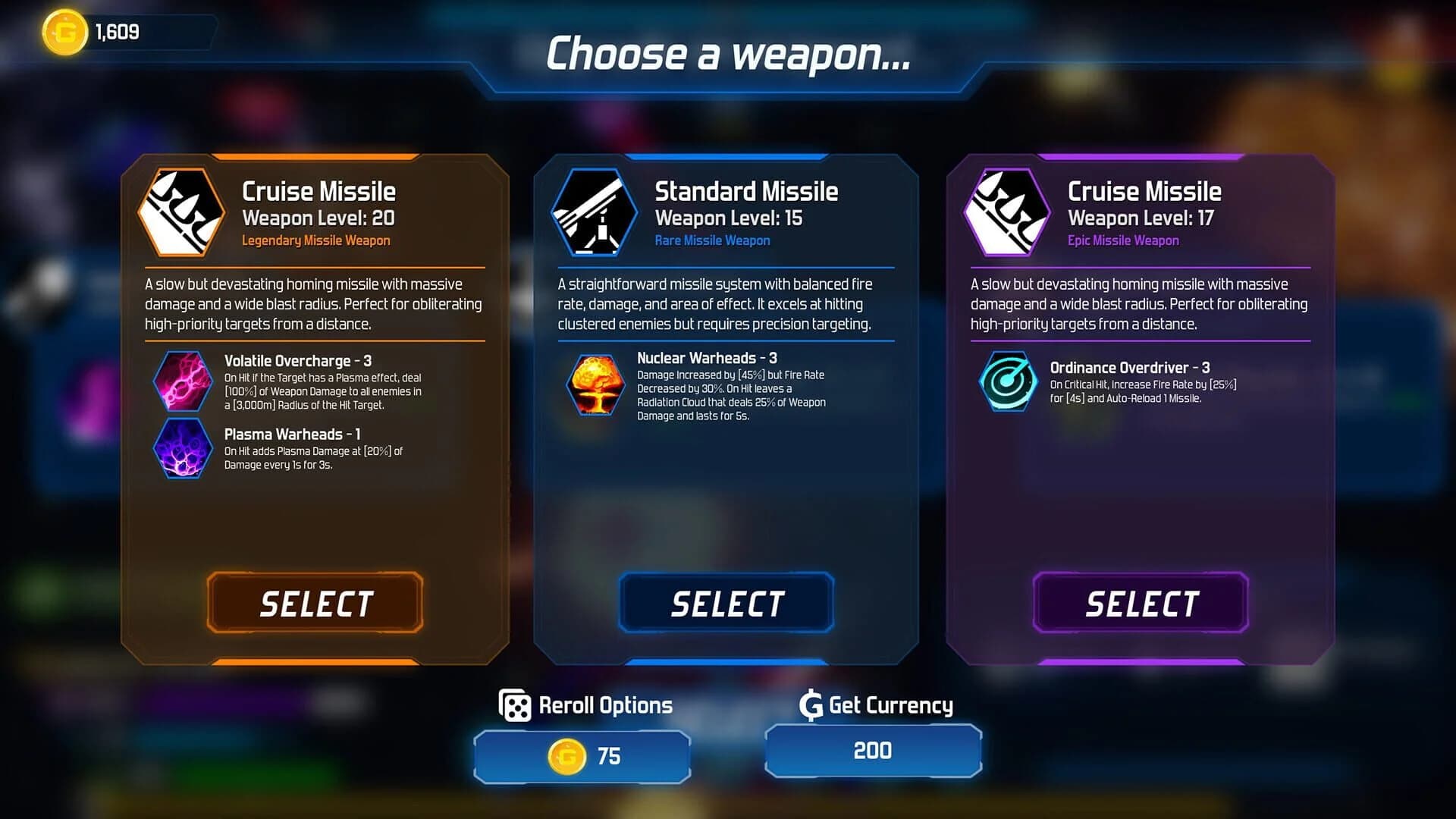Click the Ordinance Overdriver perk icon
Viewport: 1456px width, 819px height.
click(1007, 382)
